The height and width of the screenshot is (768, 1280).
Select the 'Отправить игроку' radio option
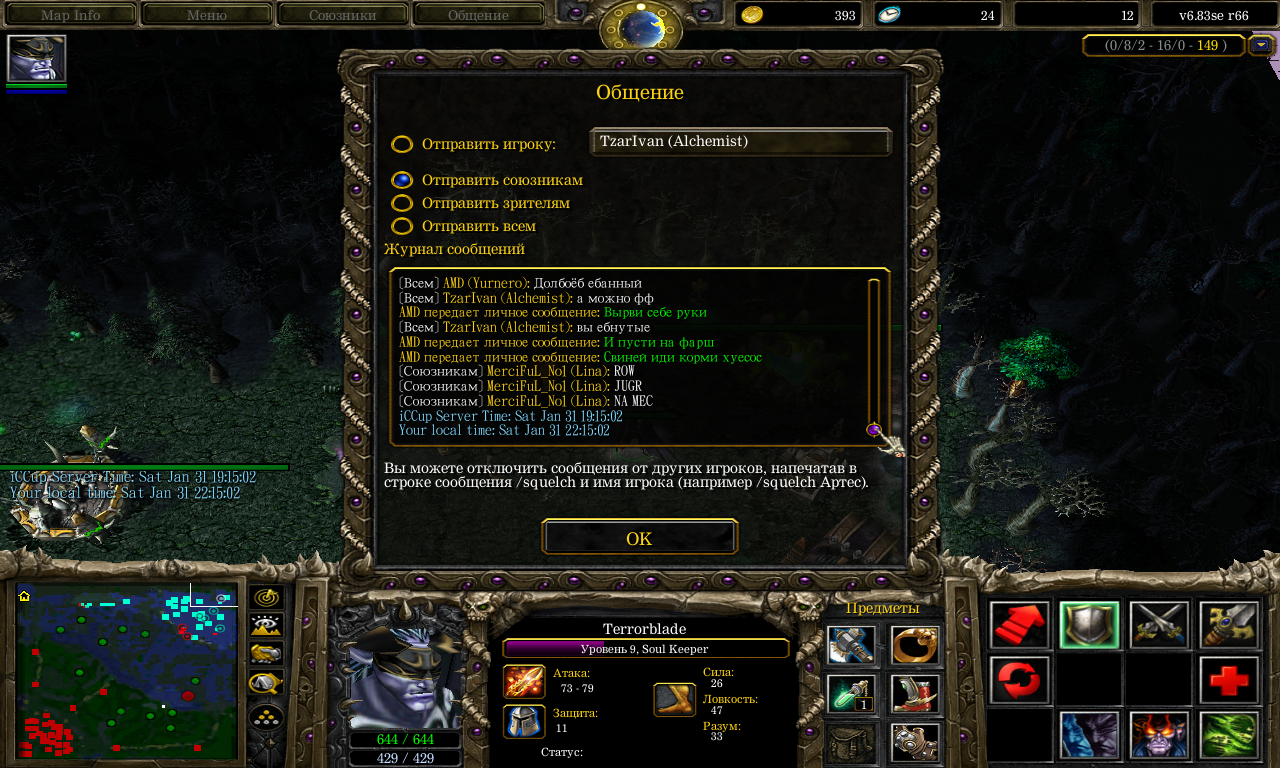(402, 144)
